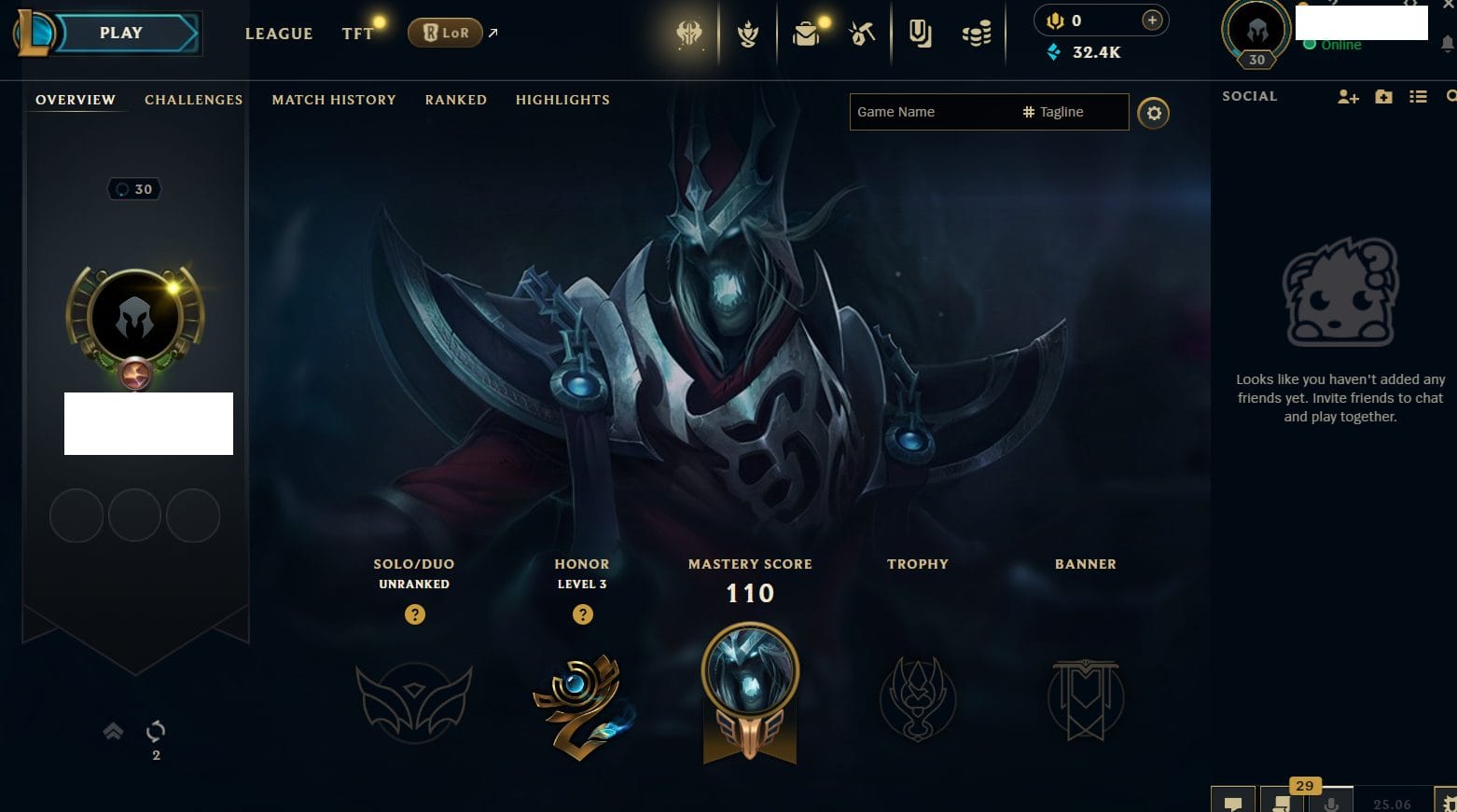Open profile settings via the gear button

1154,113
